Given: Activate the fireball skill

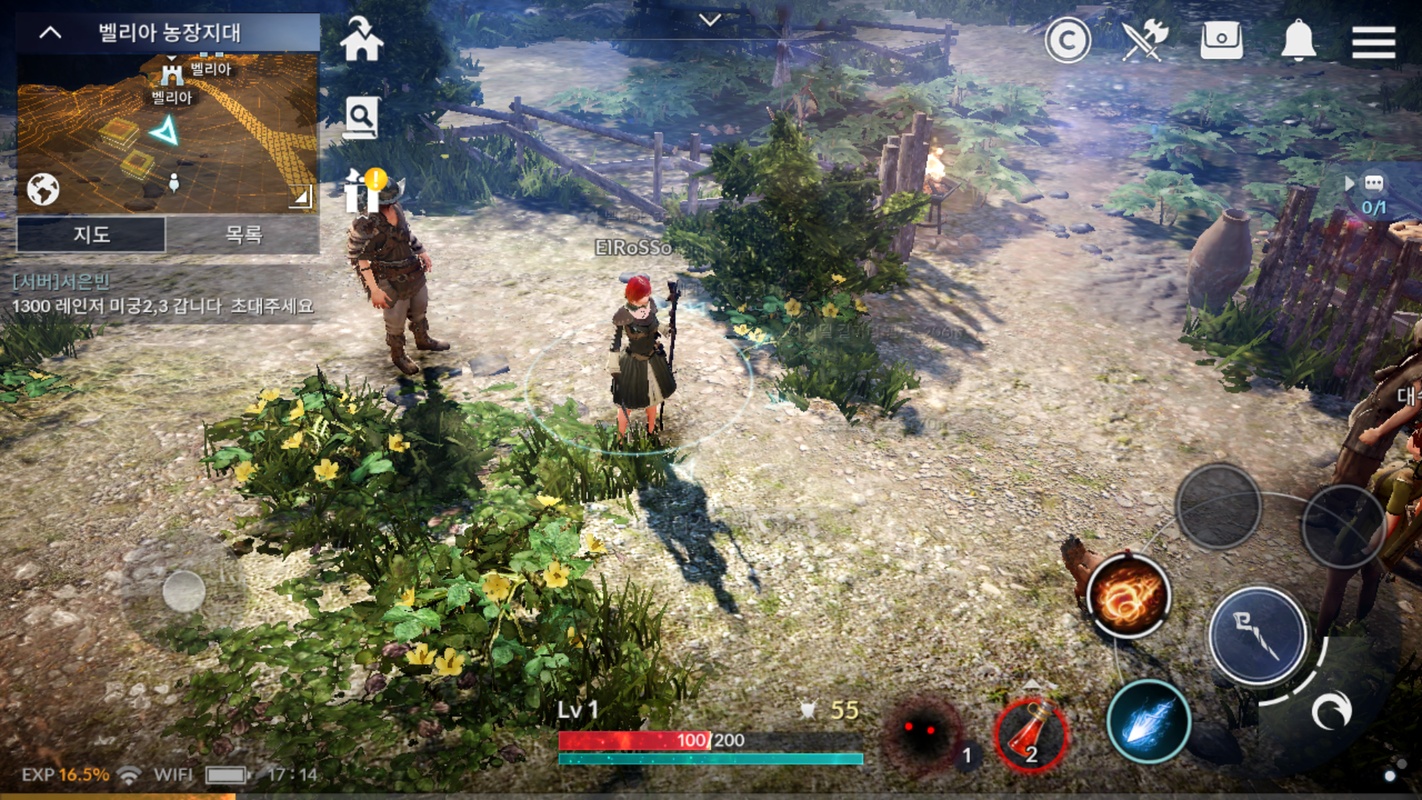Looking at the screenshot, I should pyautogui.click(x=1128, y=596).
